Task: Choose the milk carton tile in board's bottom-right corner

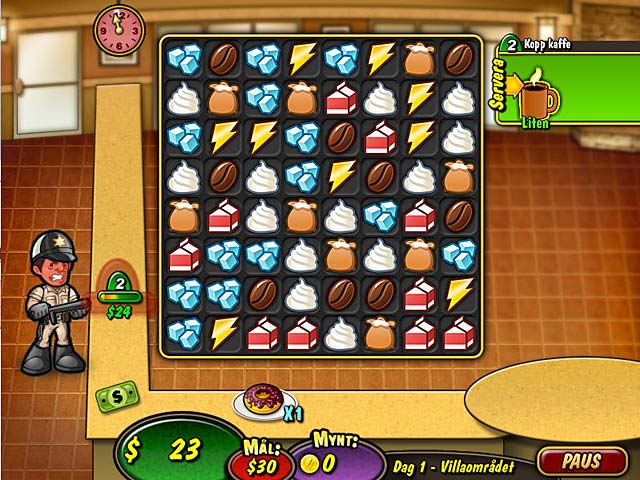Action: click(458, 332)
